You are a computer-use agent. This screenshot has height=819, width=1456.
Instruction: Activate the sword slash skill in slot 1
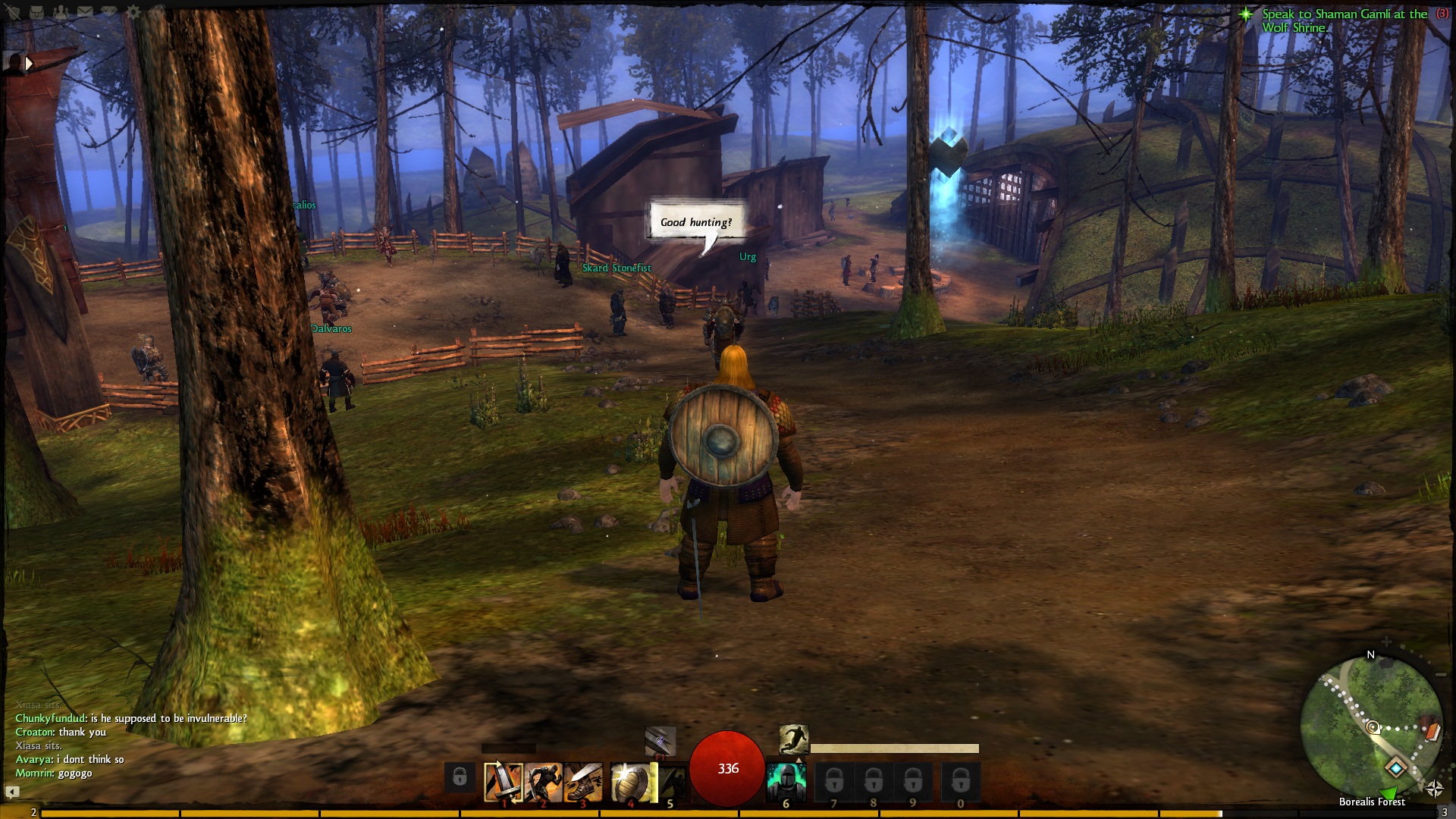(x=504, y=782)
